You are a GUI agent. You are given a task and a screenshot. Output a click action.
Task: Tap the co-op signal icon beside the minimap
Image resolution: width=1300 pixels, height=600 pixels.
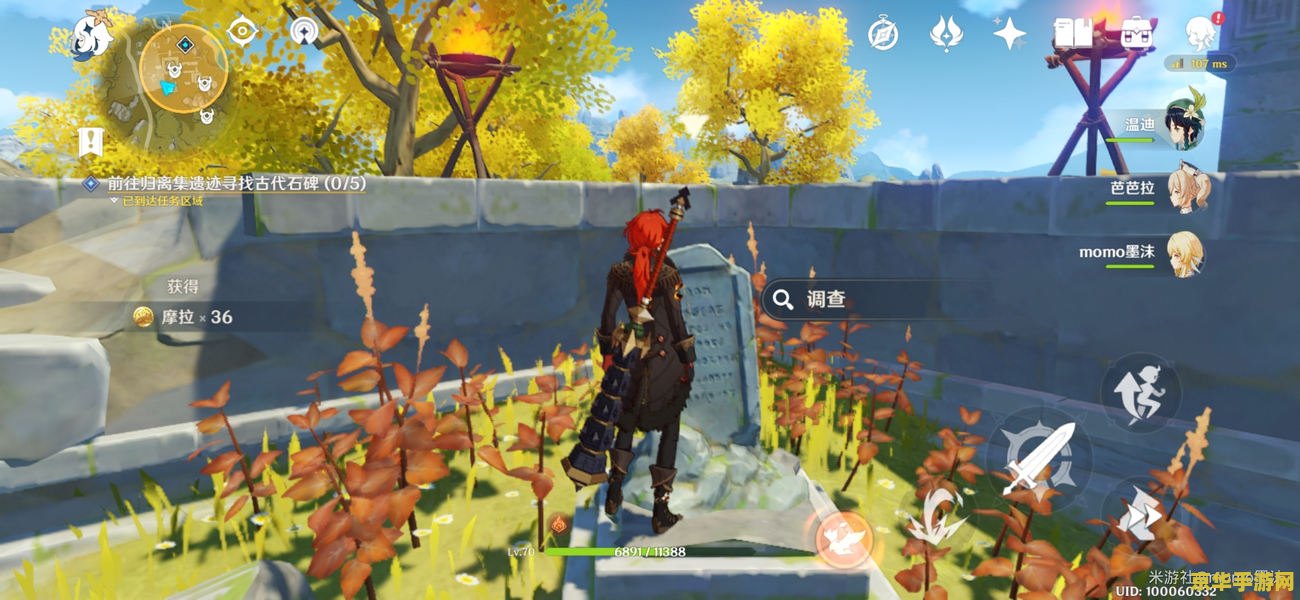coord(306,31)
